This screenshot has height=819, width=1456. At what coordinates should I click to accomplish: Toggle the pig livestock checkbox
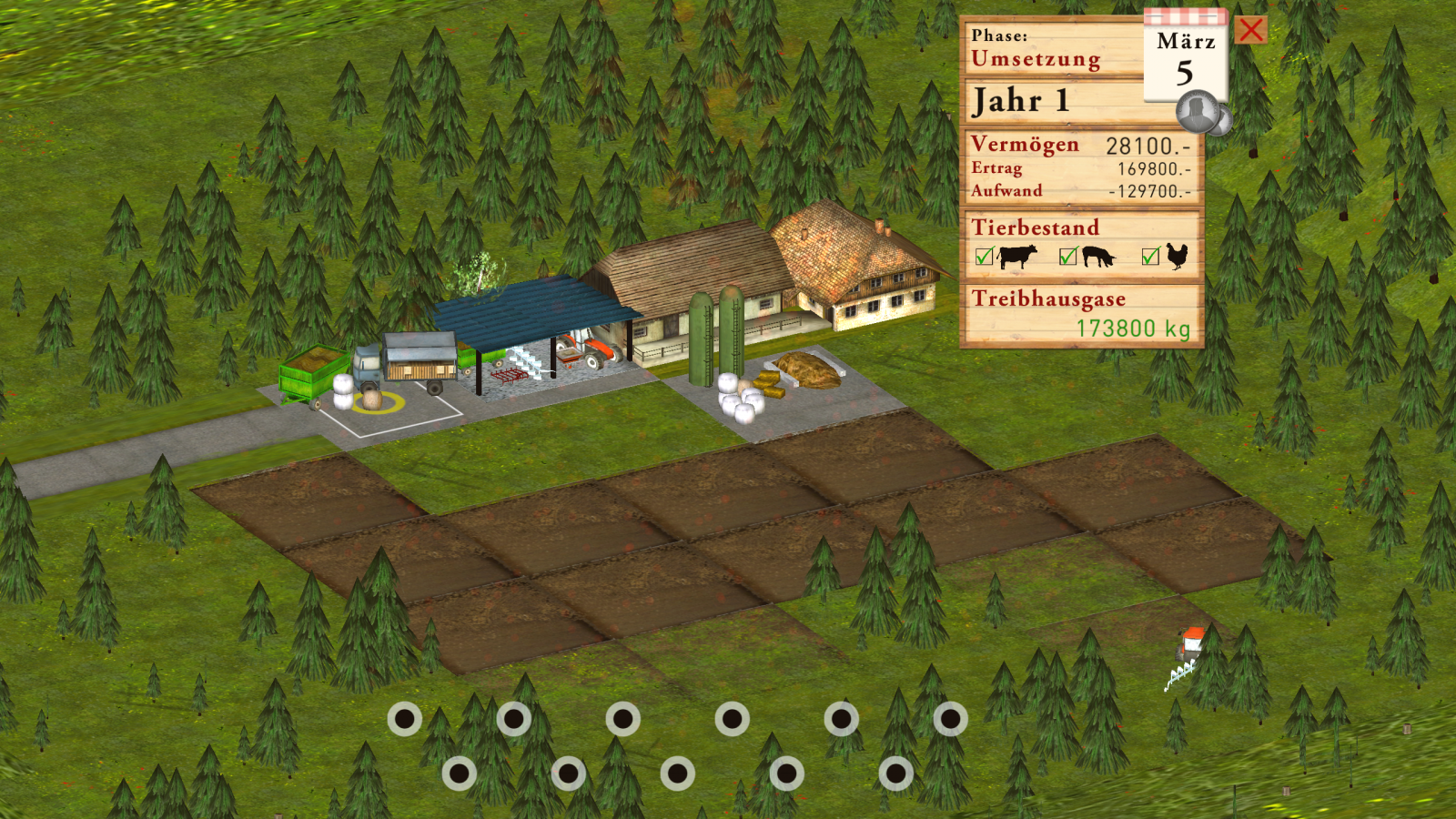(x=1068, y=257)
